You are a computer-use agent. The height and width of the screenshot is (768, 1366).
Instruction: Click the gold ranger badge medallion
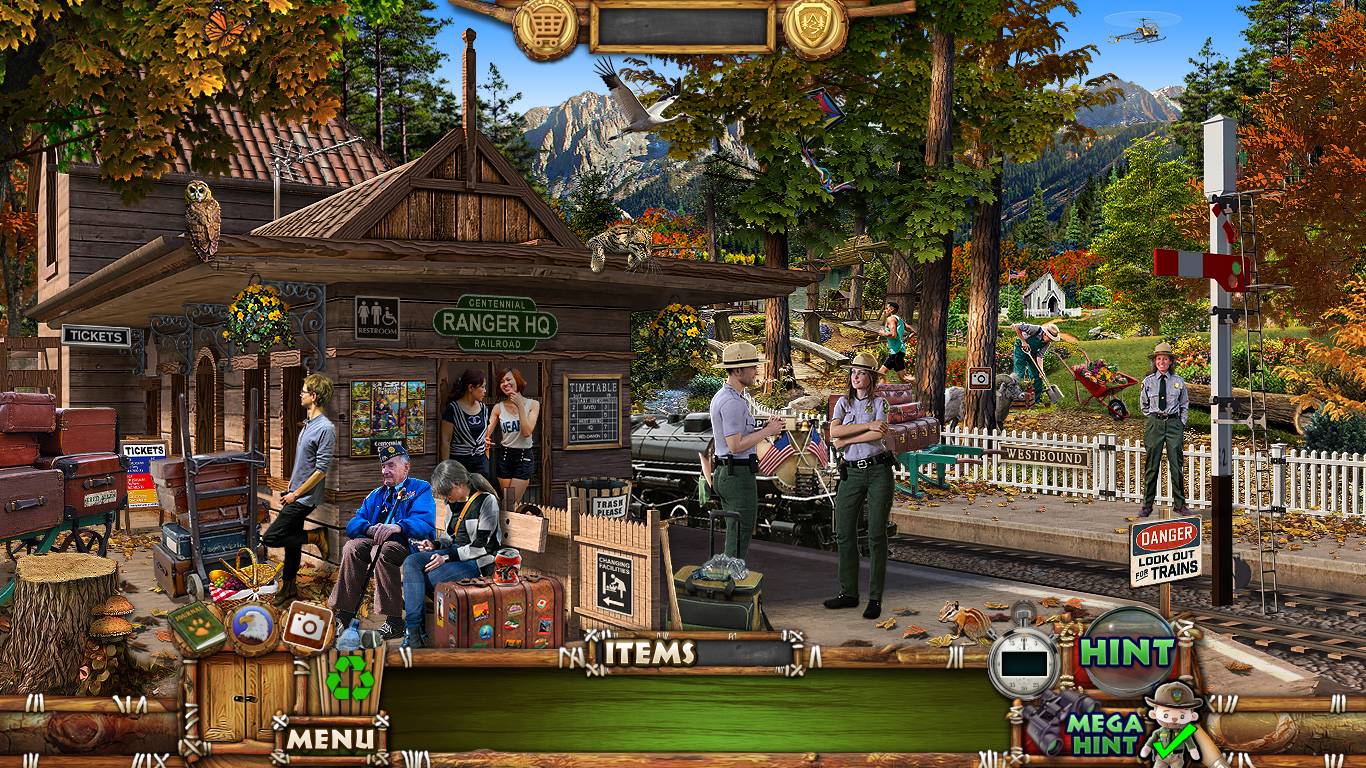pos(815,26)
